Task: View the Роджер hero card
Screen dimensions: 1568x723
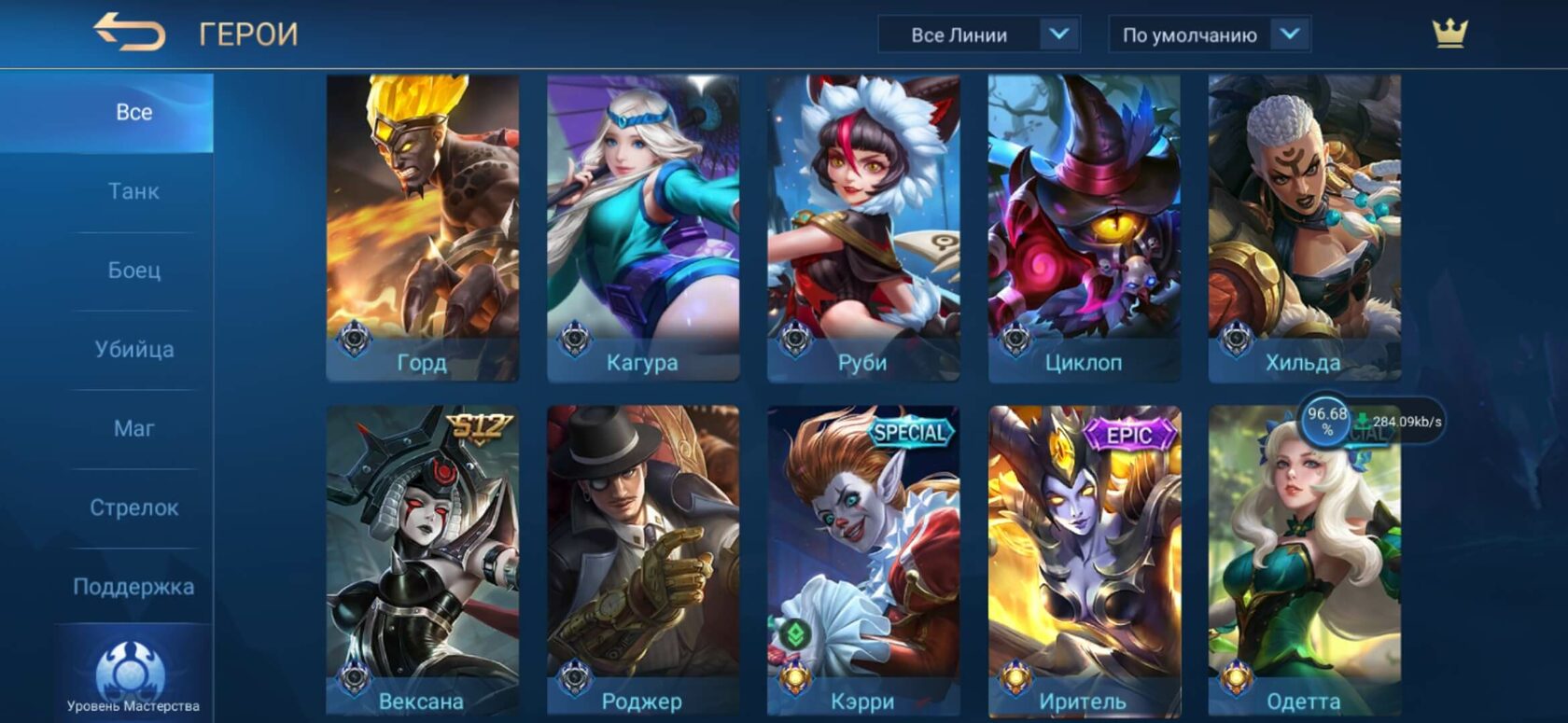Action: [642, 560]
